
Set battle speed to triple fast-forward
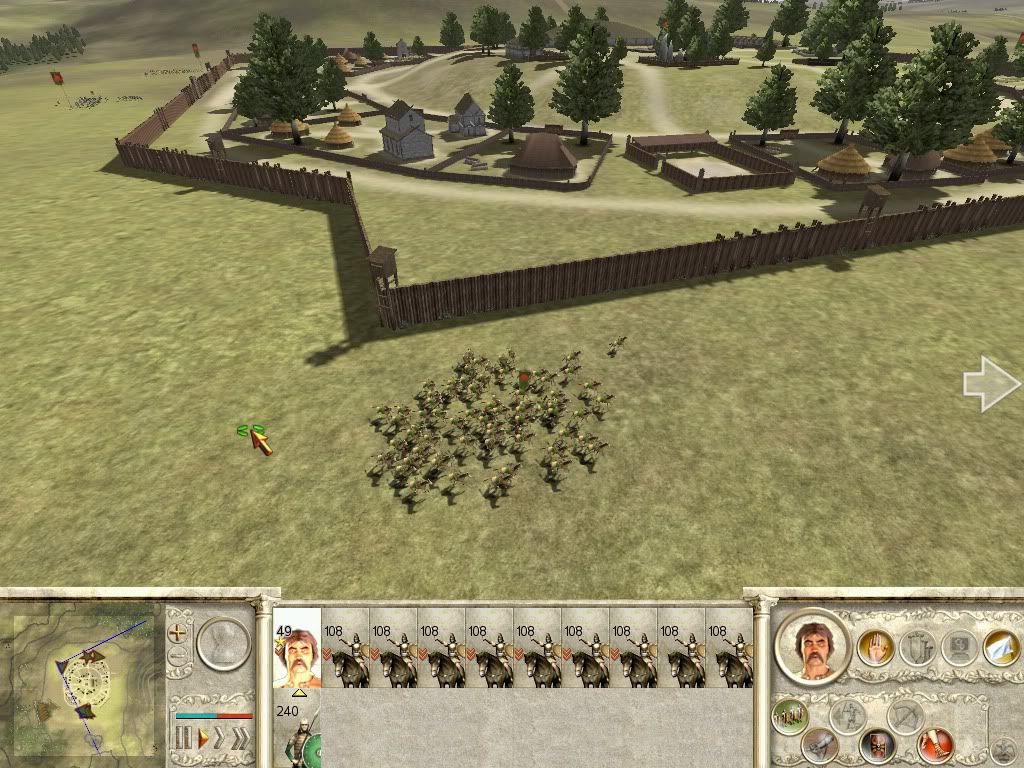click(241, 740)
